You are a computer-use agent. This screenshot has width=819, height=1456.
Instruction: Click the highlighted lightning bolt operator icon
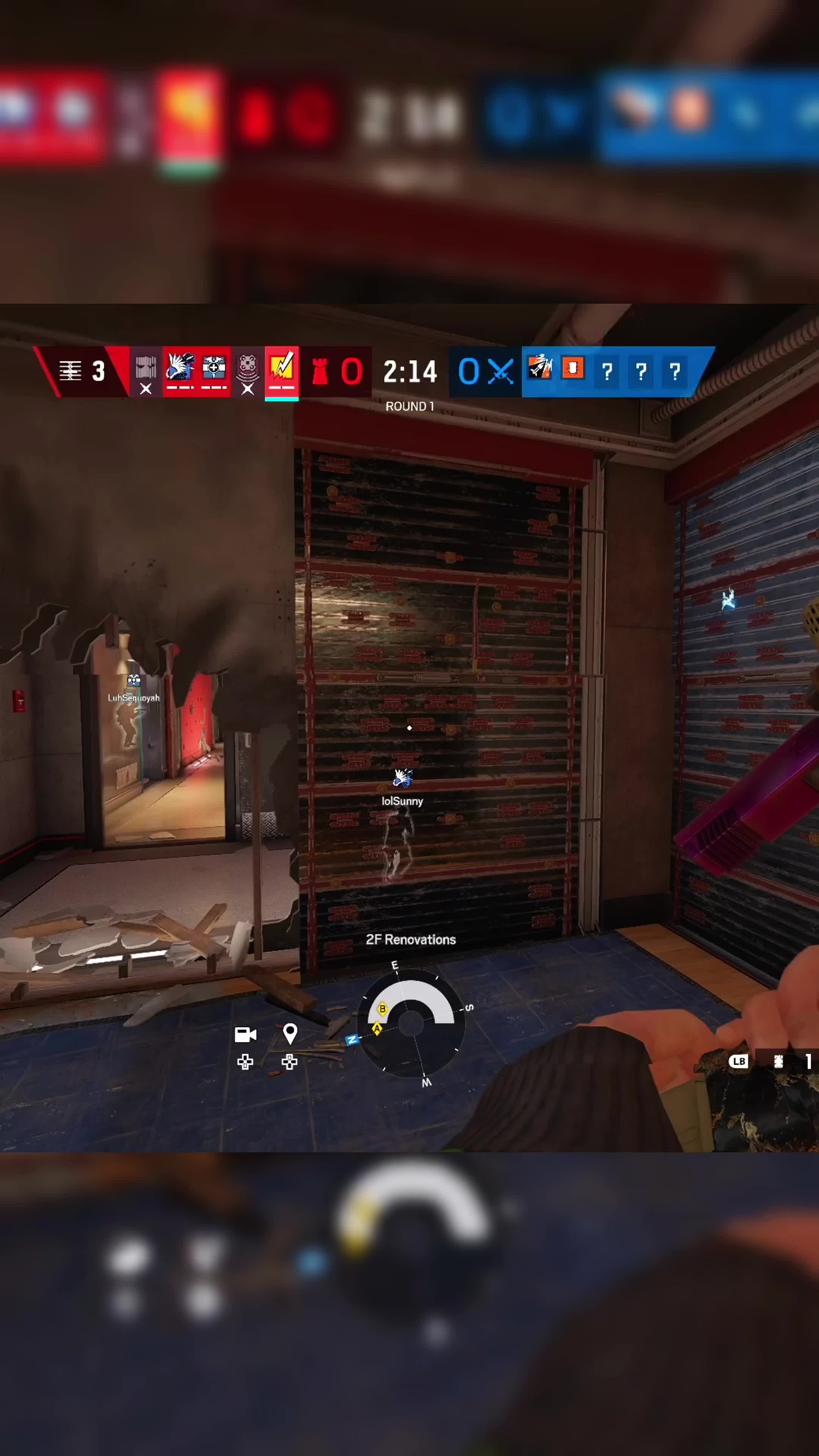click(281, 370)
